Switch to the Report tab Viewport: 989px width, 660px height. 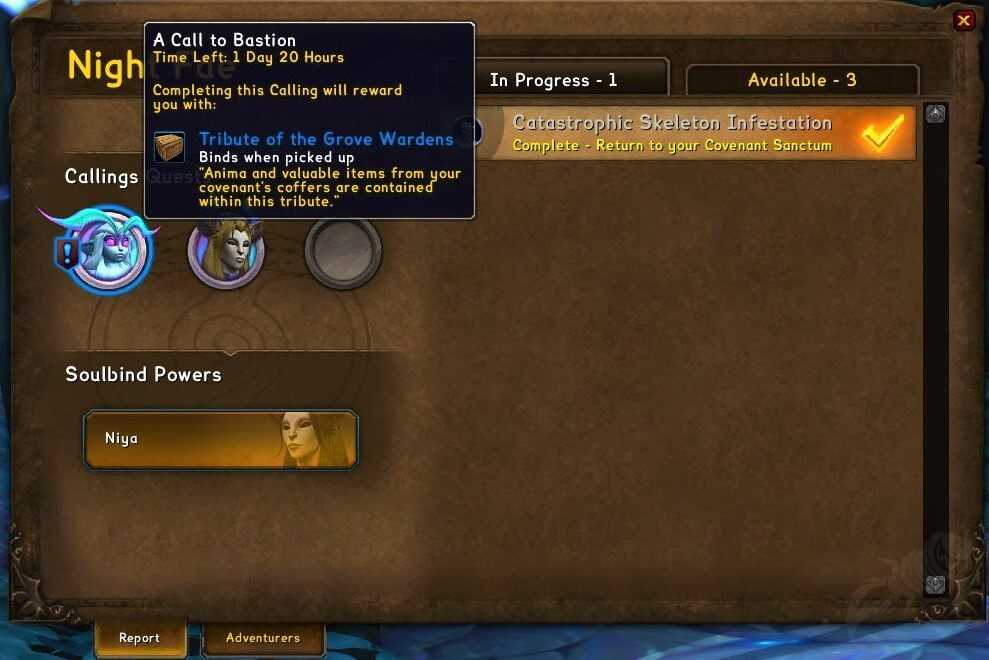(x=139, y=638)
